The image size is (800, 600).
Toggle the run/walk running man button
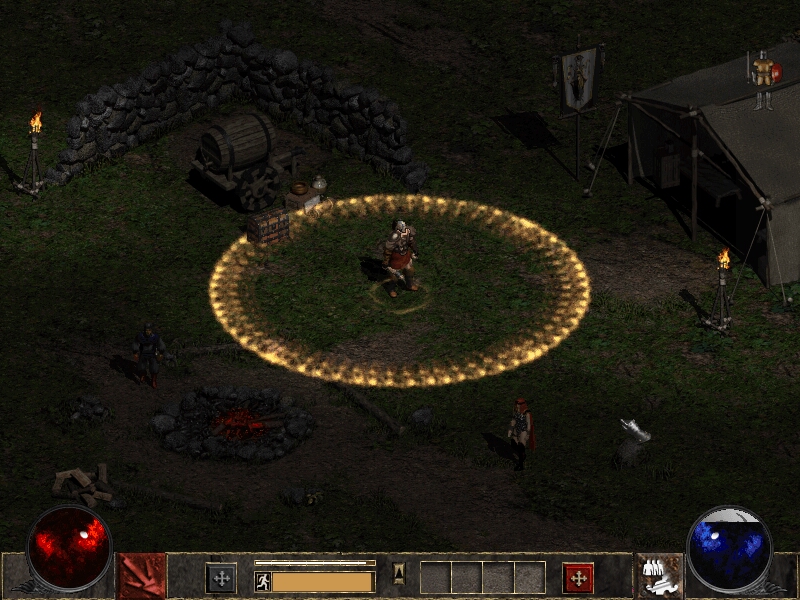tap(263, 581)
